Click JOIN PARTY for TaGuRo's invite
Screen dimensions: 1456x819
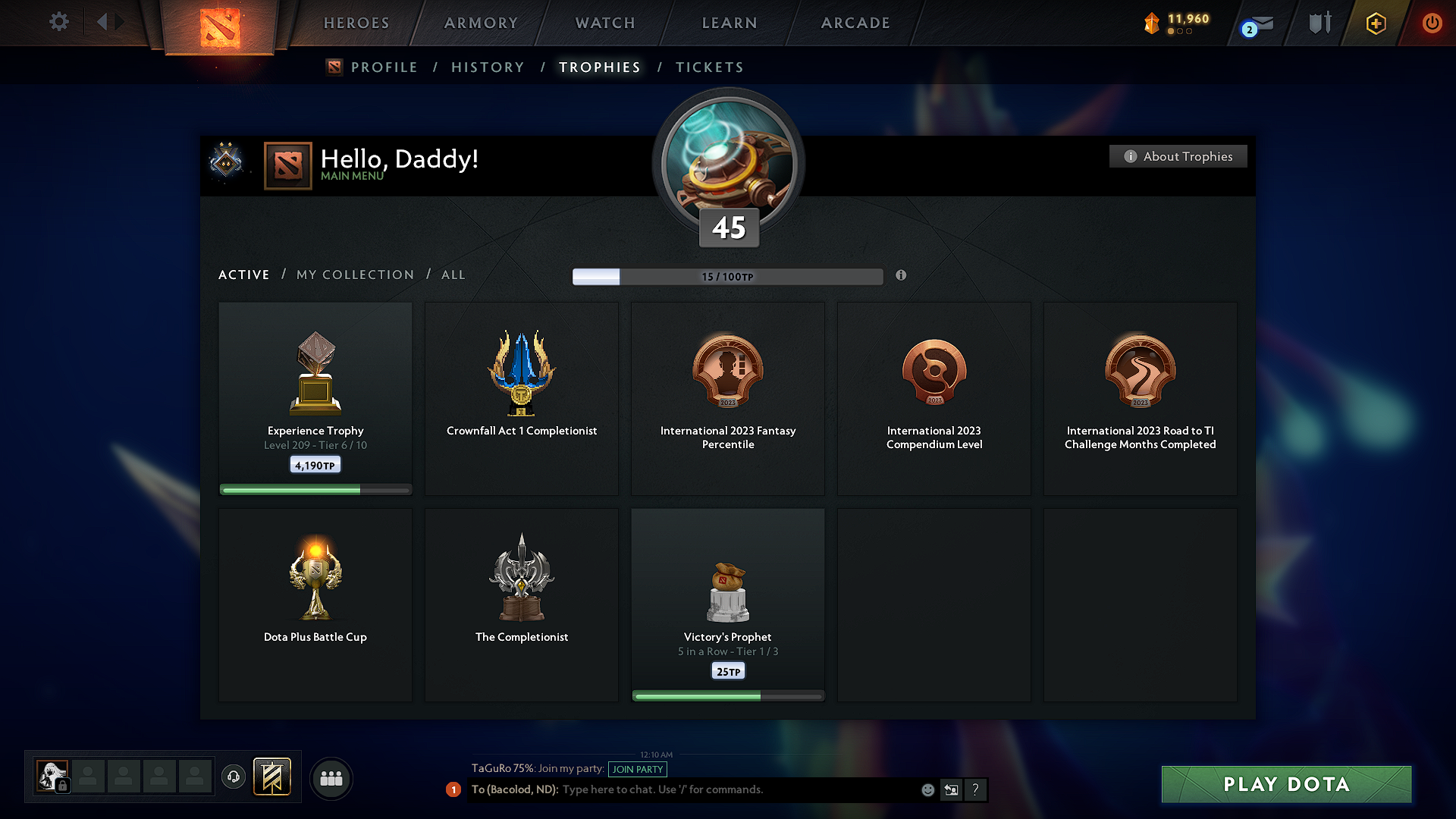pyautogui.click(x=638, y=770)
